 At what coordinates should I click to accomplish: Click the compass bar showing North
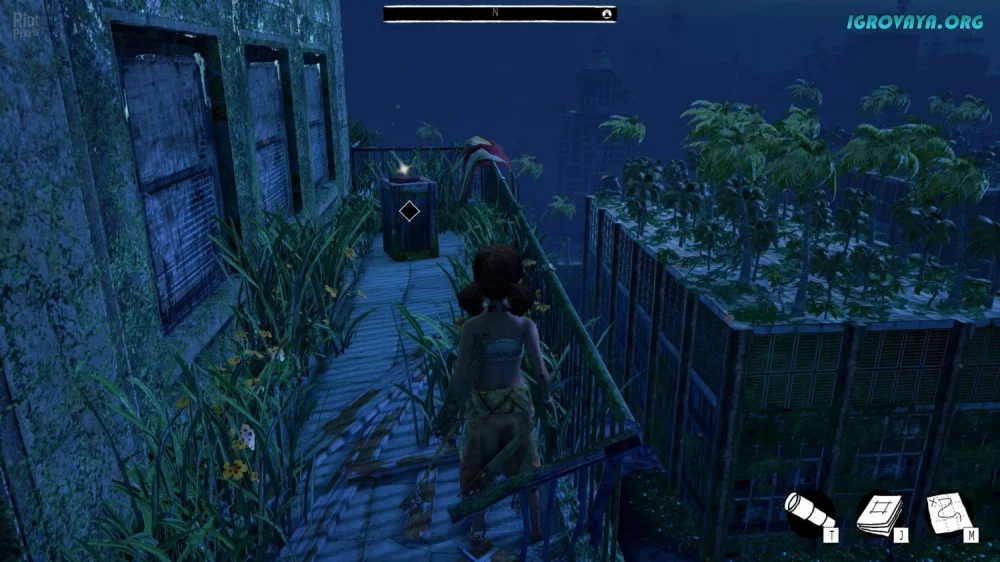point(499,14)
